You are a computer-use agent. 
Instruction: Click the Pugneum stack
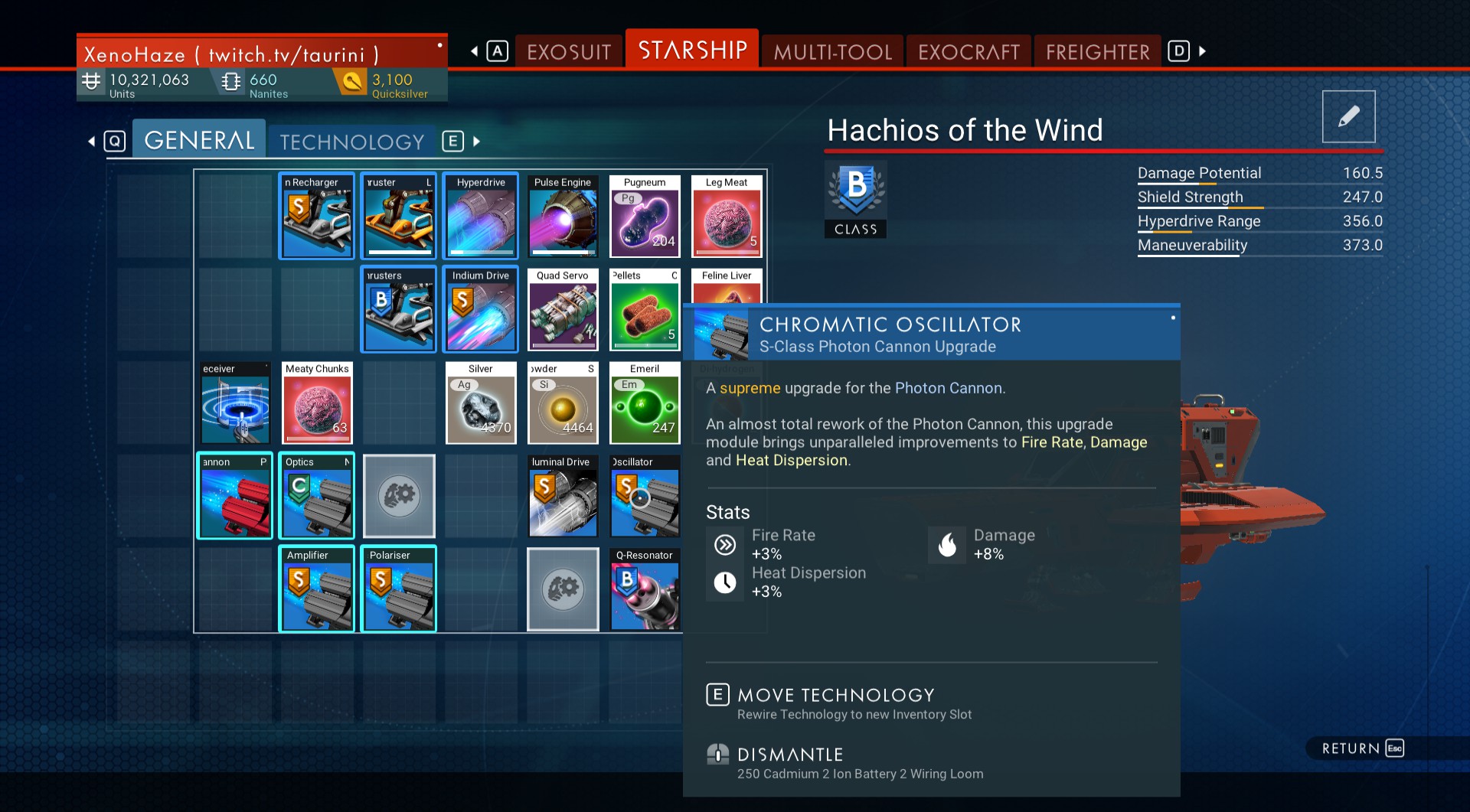point(644,216)
